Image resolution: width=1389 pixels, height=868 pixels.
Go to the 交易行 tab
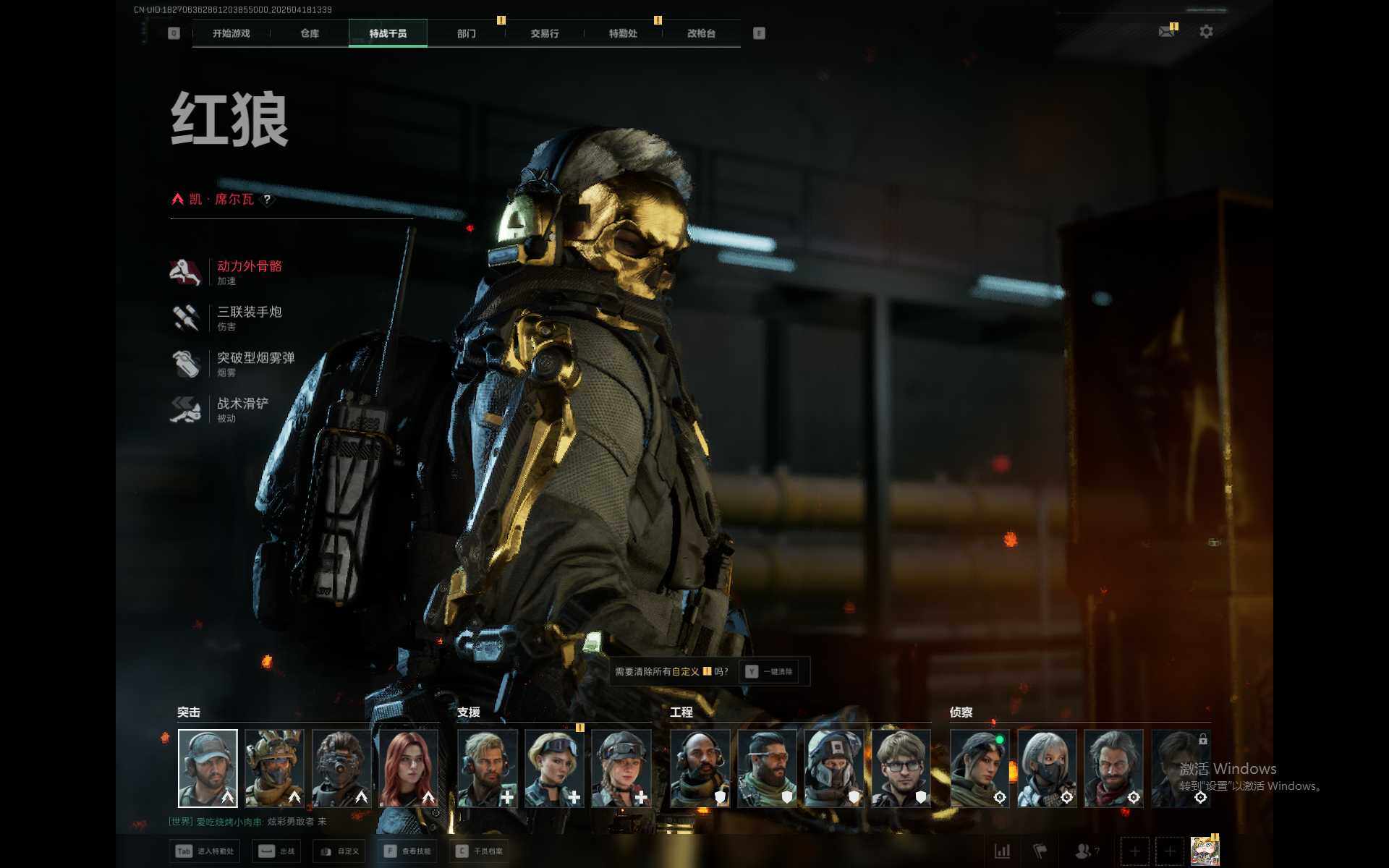click(545, 33)
